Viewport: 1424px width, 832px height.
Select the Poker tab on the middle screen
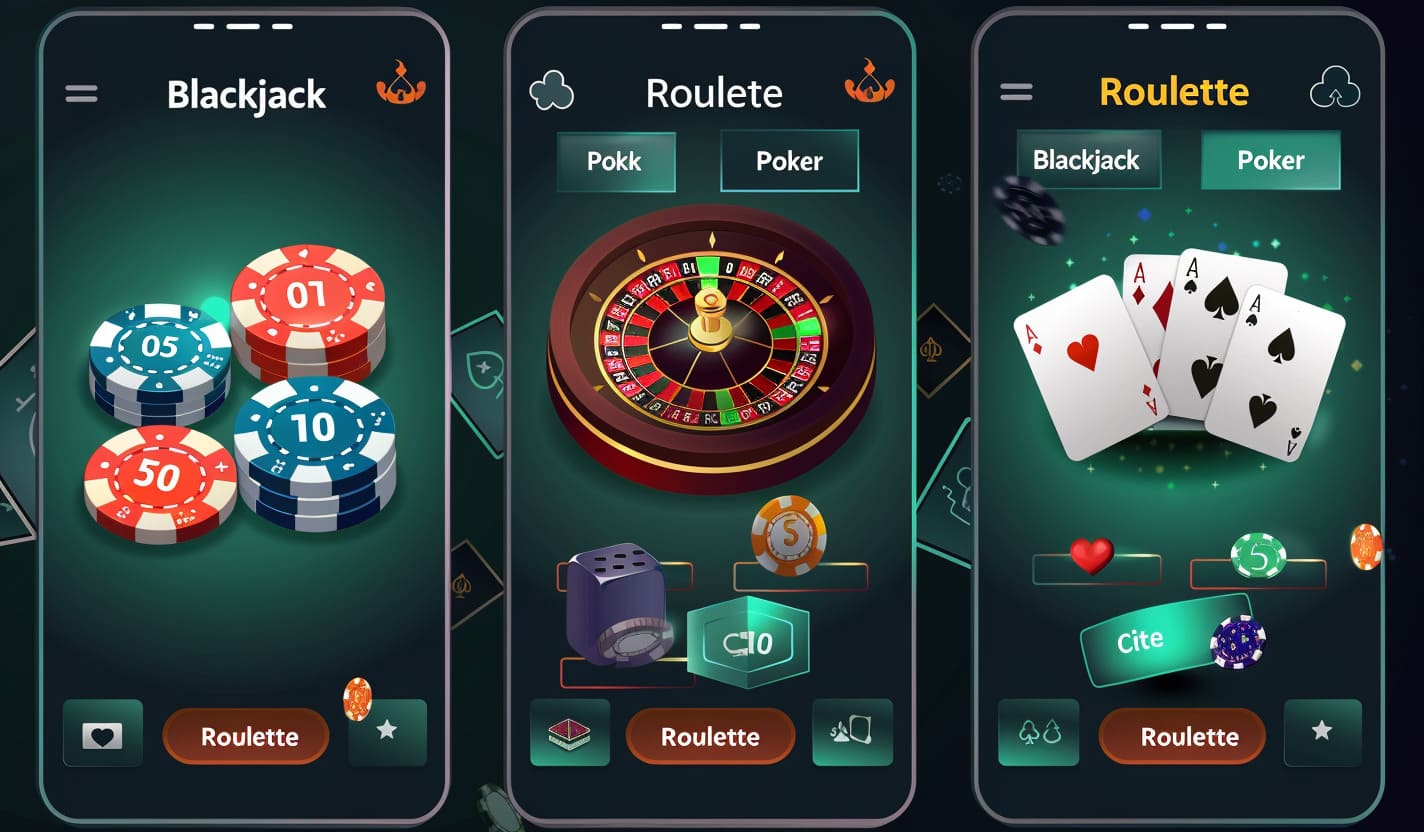click(790, 160)
